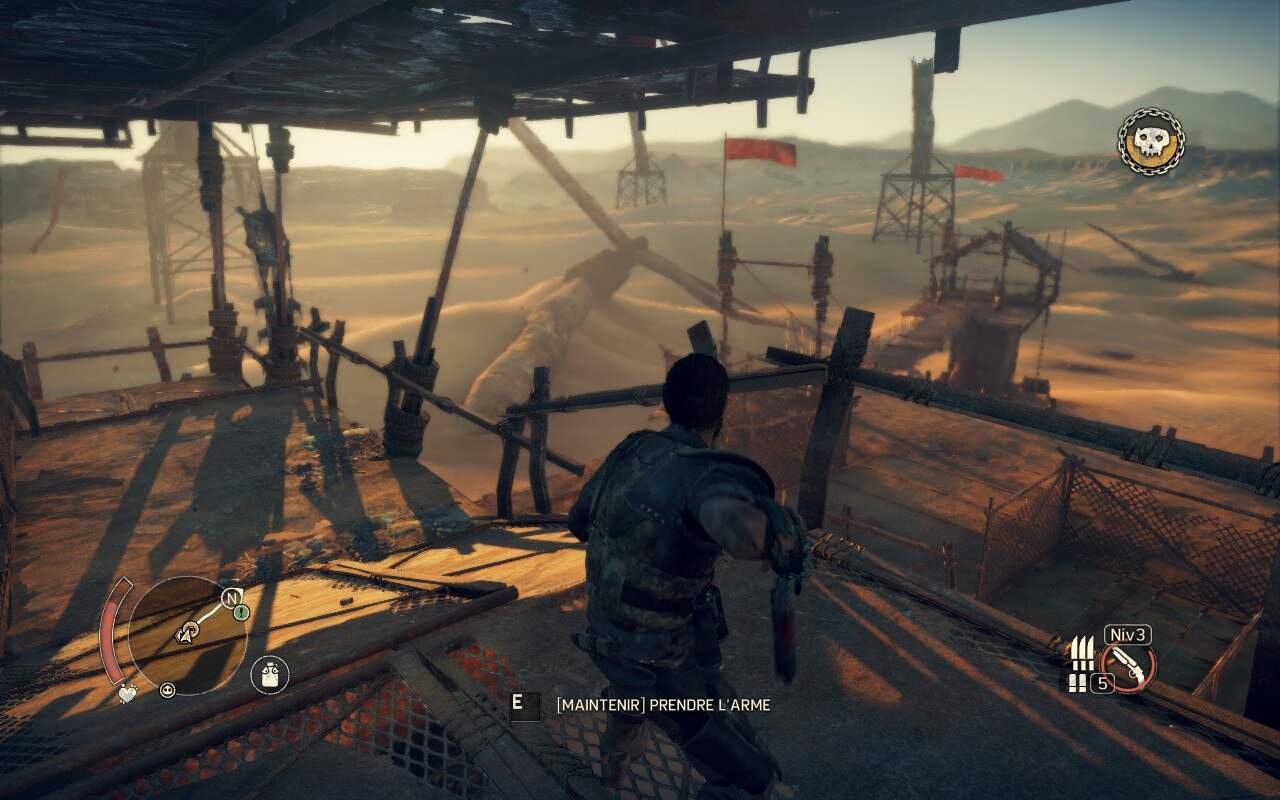The image size is (1280, 800).
Task: Select the green exclamation objective marker
Action: click(x=241, y=612)
